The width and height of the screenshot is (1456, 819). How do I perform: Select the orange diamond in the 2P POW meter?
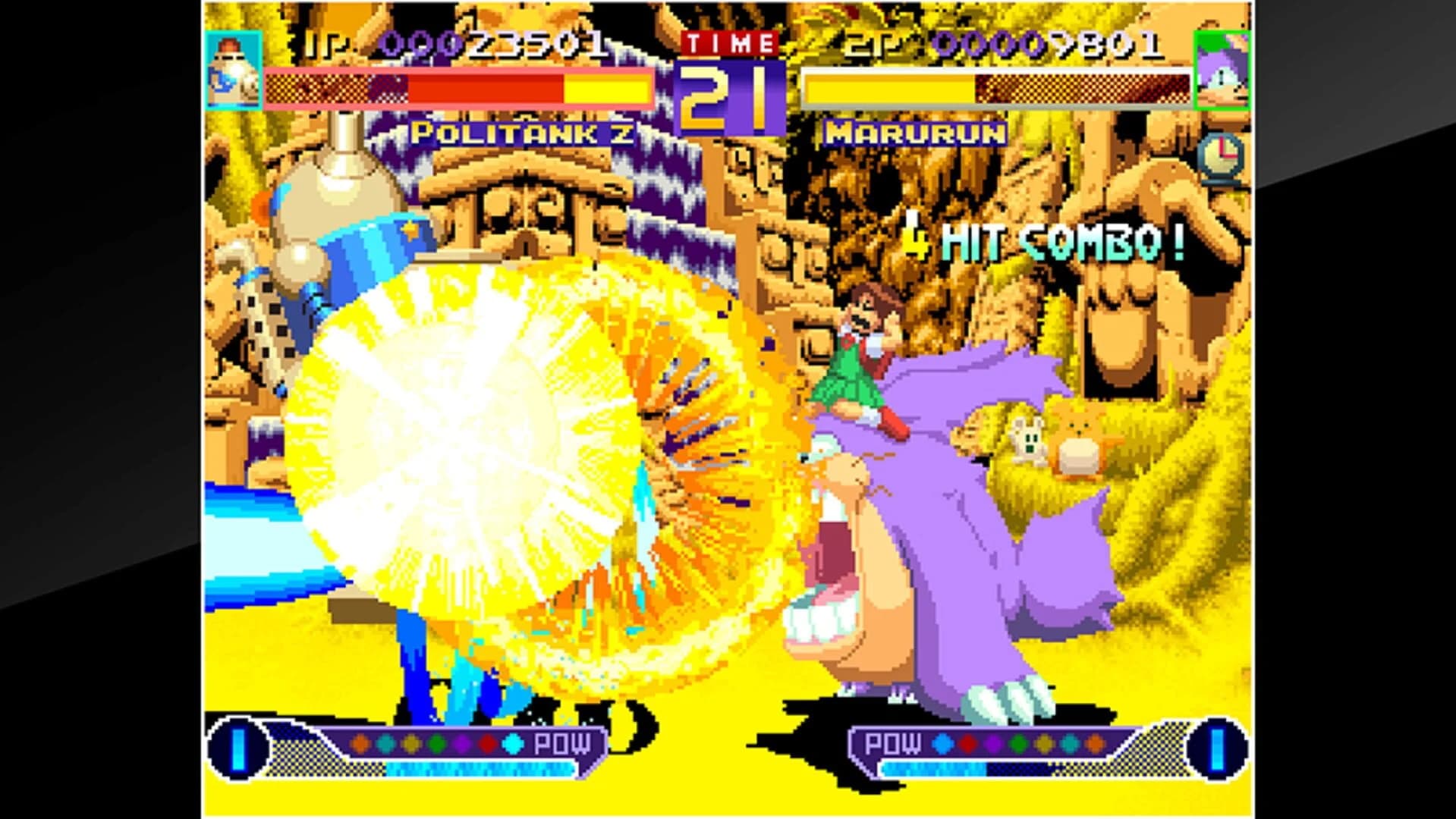pyautogui.click(x=1096, y=743)
